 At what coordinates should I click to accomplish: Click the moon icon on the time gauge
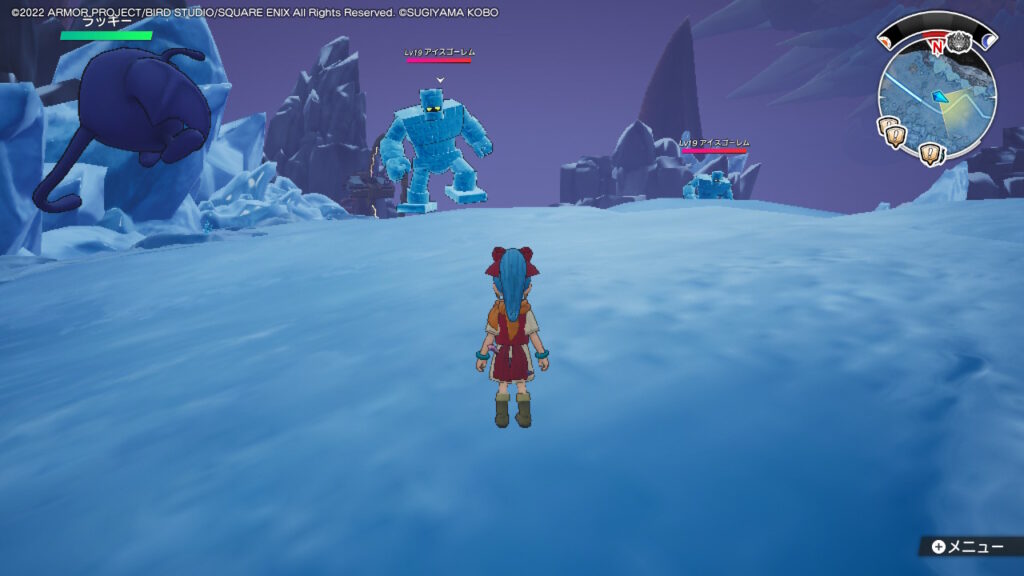pyautogui.click(x=989, y=41)
